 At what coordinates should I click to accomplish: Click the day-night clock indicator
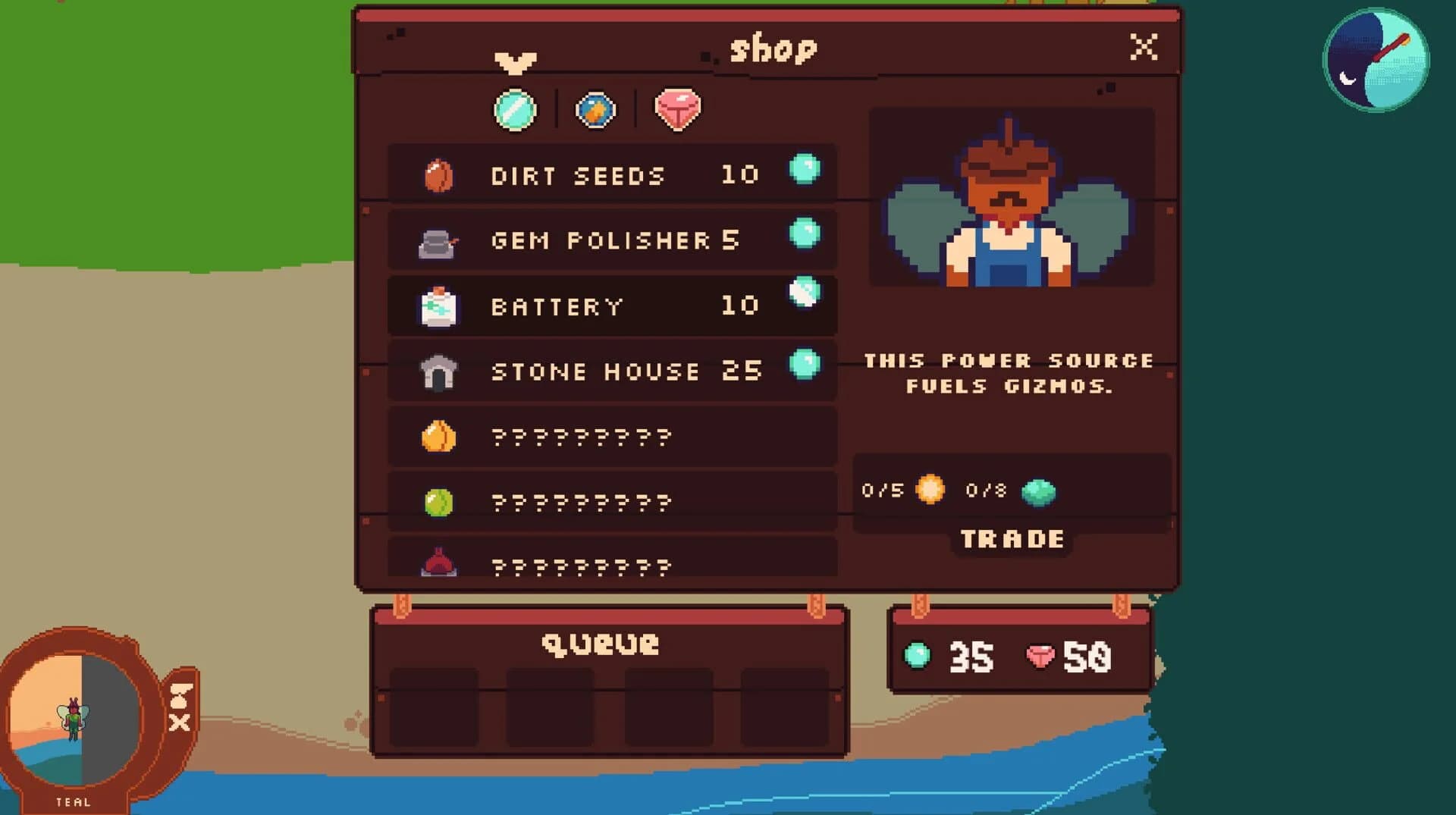(x=1379, y=59)
